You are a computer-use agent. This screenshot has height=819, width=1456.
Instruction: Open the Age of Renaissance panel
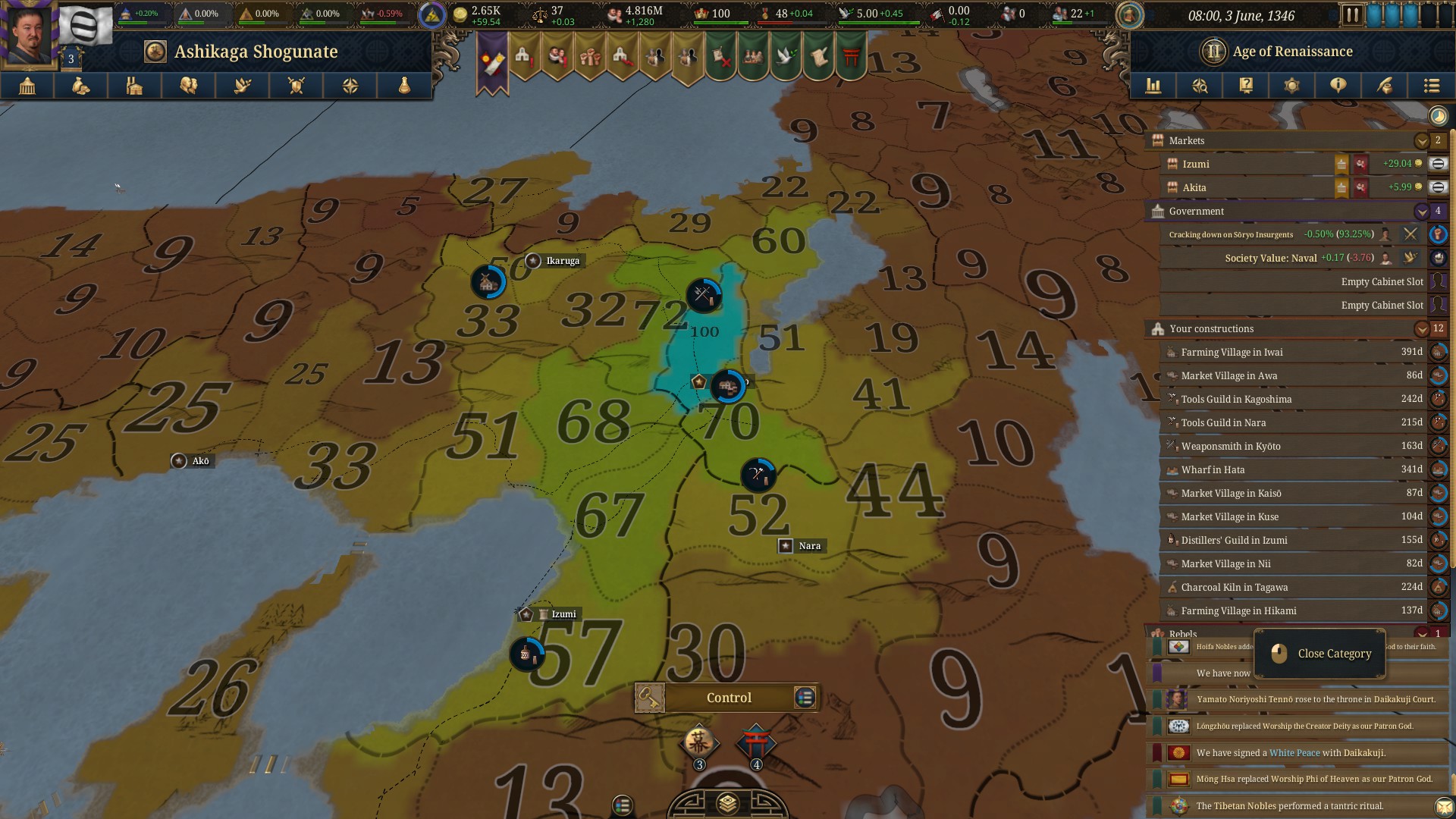(x=1292, y=52)
